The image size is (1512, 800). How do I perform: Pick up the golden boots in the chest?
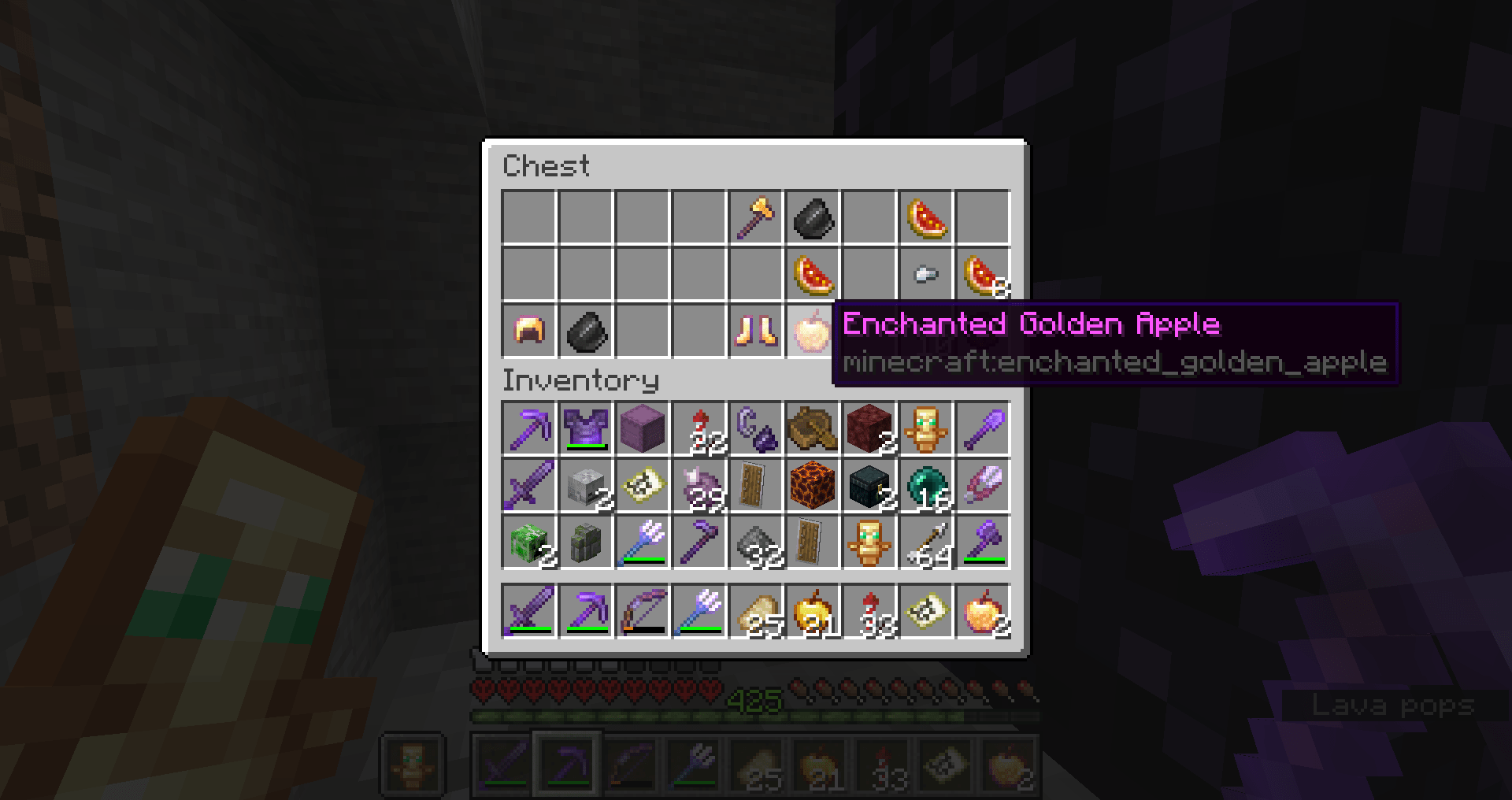[x=756, y=332]
